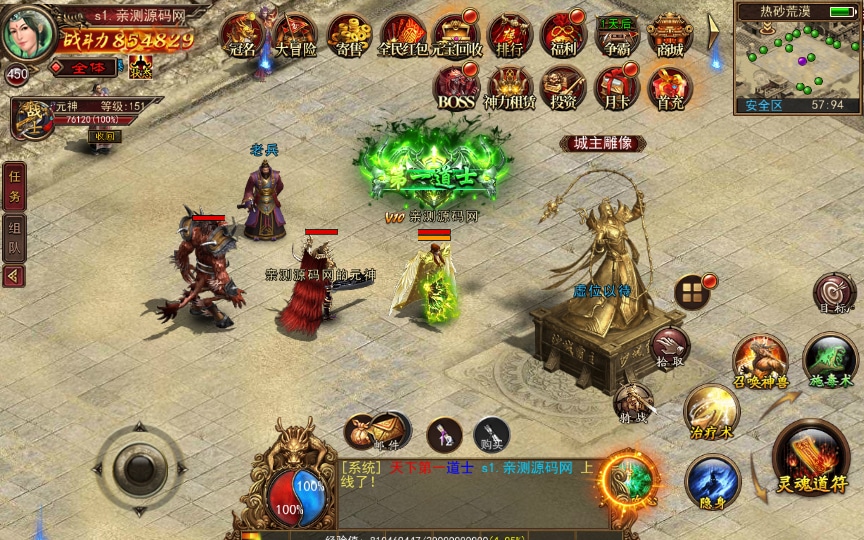Viewport: 864px width, 540px height.
Task: Open the 任务 quest tab
Action: tap(14, 184)
